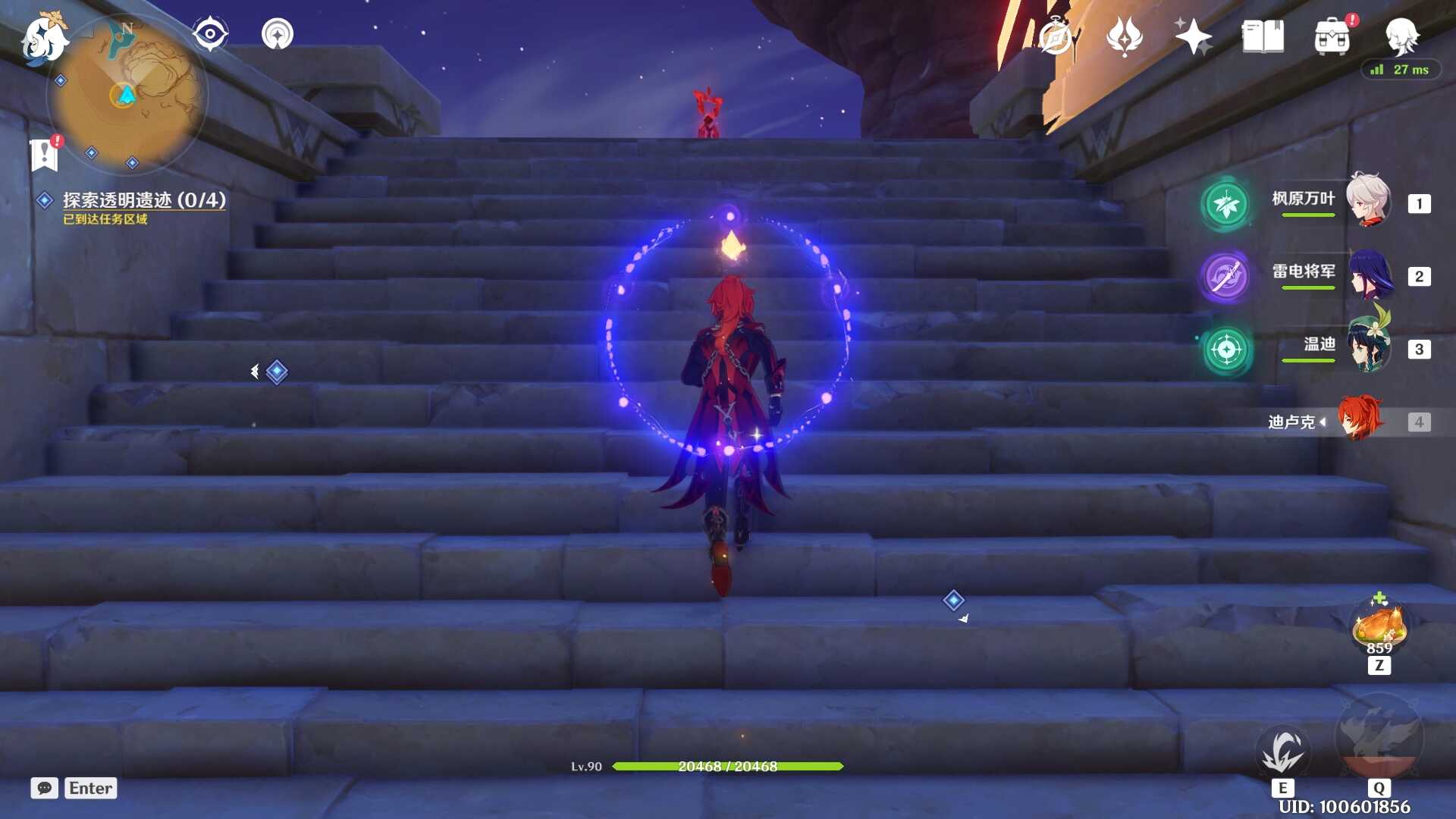This screenshot has width=1456, height=819.
Task: Open the quest log bookmark icon
Action: (x=45, y=154)
